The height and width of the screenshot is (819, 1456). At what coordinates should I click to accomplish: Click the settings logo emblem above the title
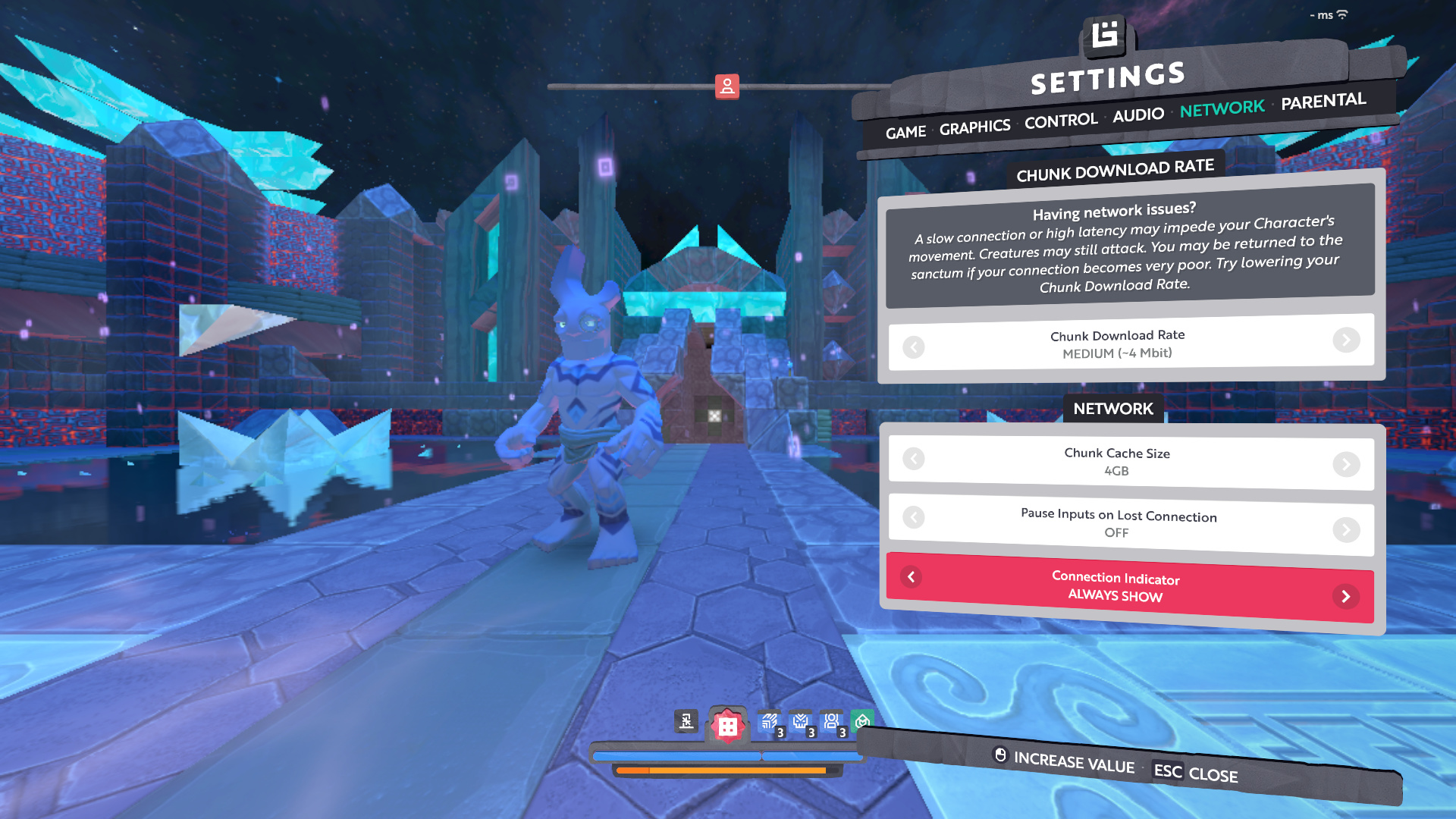(1105, 35)
